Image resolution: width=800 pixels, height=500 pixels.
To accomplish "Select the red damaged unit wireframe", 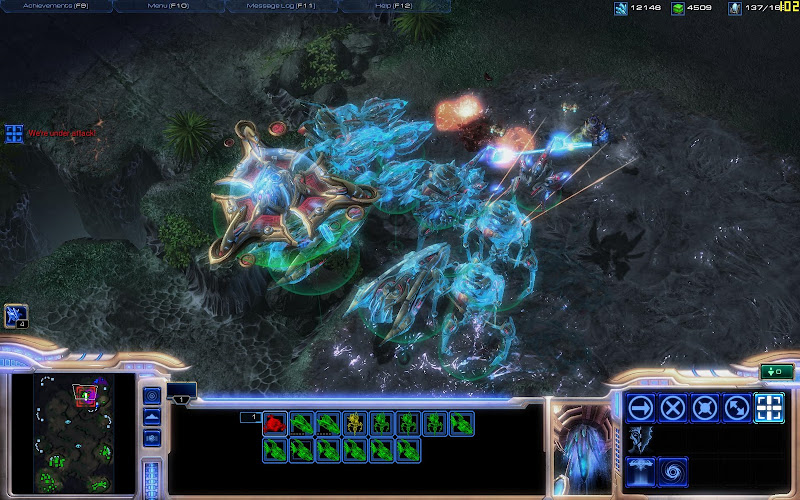I will tap(274, 423).
